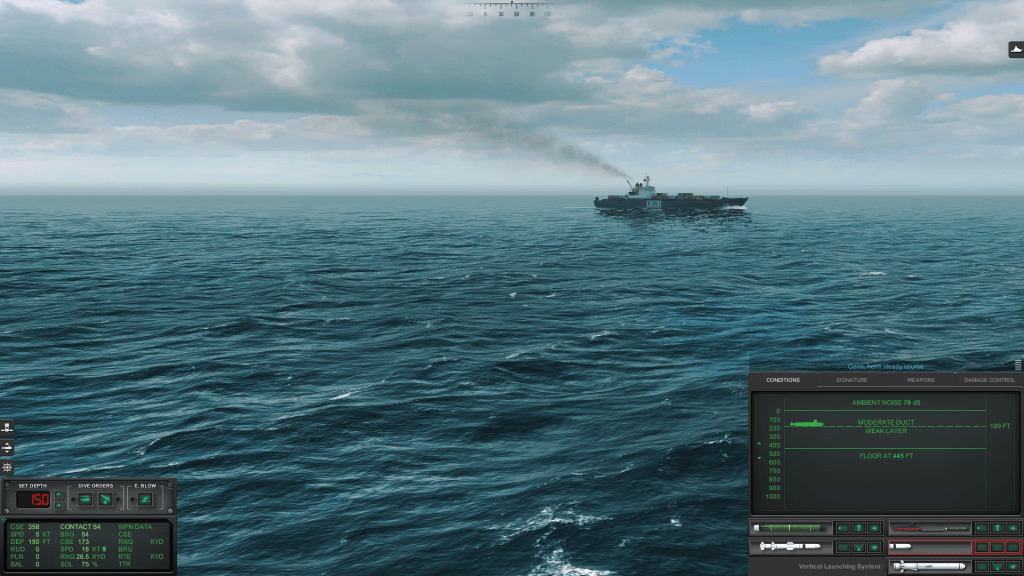Click the red digital set depth display
1024x576 pixels.
(x=32, y=499)
